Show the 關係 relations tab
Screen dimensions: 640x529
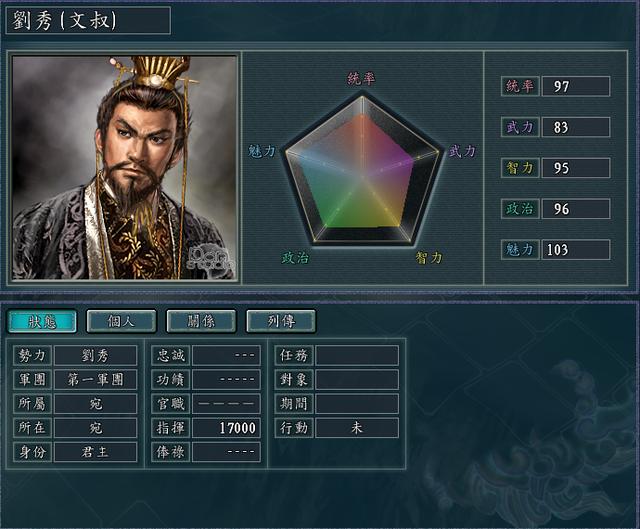point(201,321)
